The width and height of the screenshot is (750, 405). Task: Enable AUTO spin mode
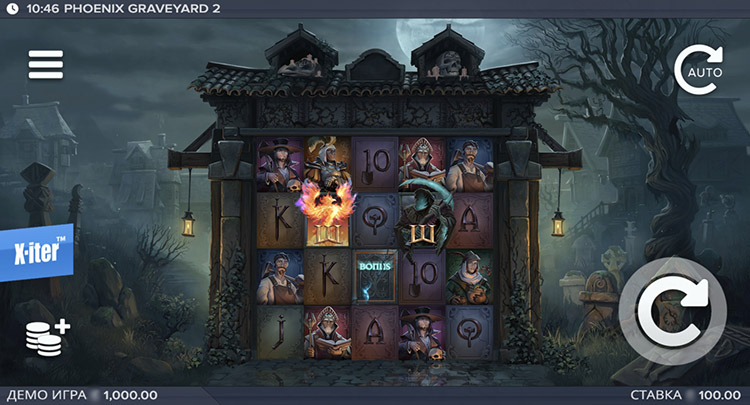pyautogui.click(x=696, y=70)
